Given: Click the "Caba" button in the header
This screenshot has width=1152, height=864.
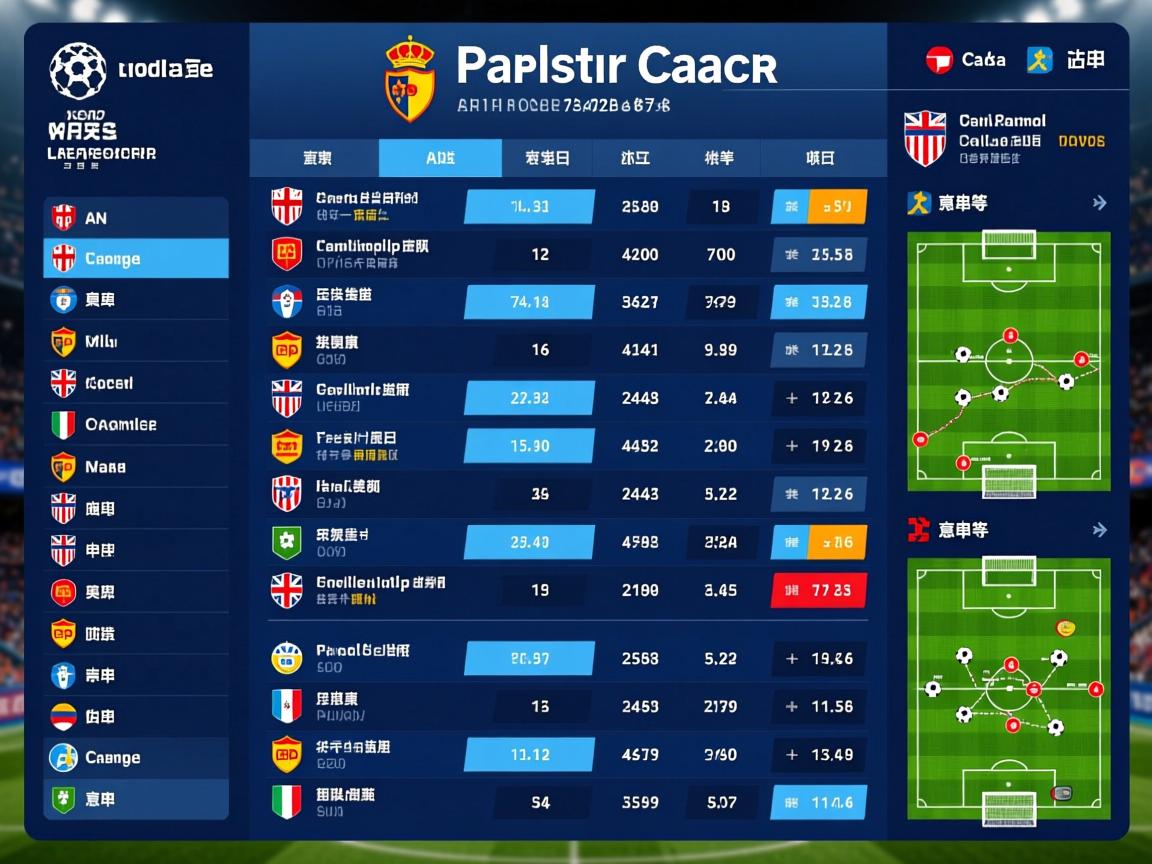Looking at the screenshot, I should click(x=966, y=60).
